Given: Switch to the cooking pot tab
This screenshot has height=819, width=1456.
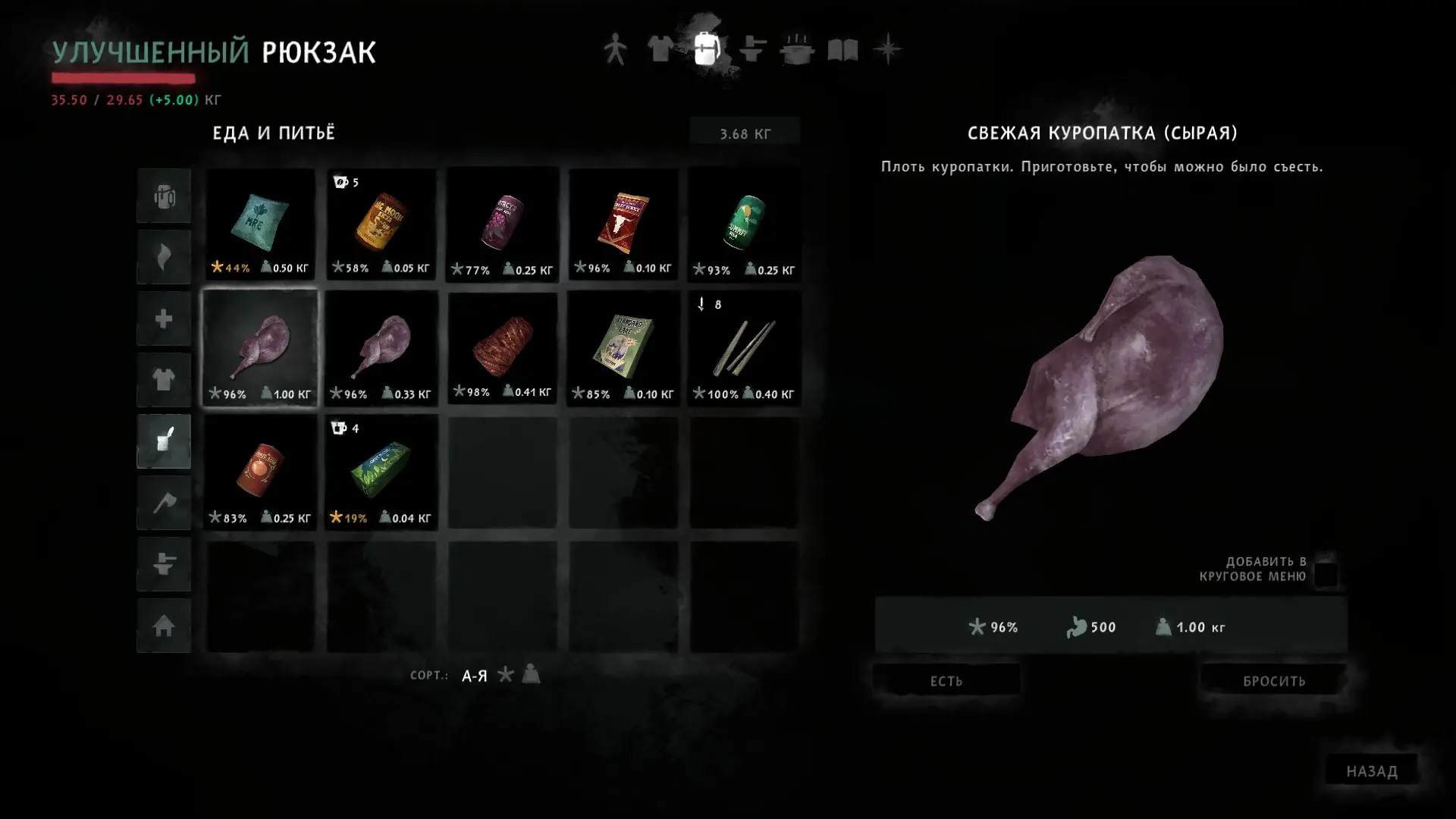Looking at the screenshot, I should pos(796,50).
